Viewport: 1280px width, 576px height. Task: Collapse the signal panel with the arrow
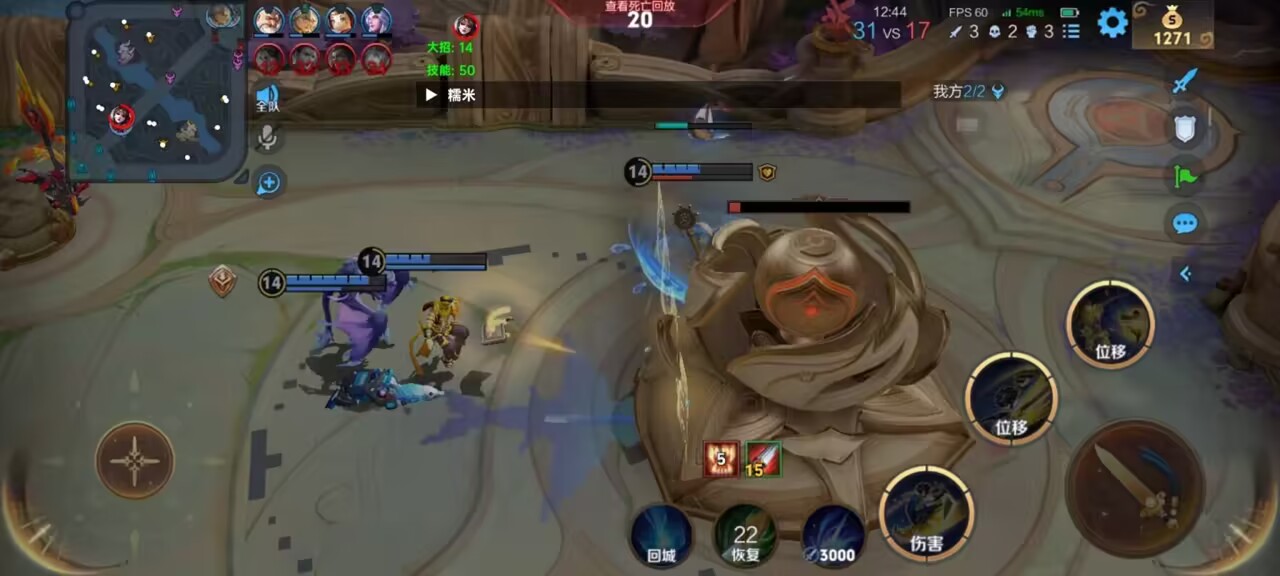(x=1185, y=273)
